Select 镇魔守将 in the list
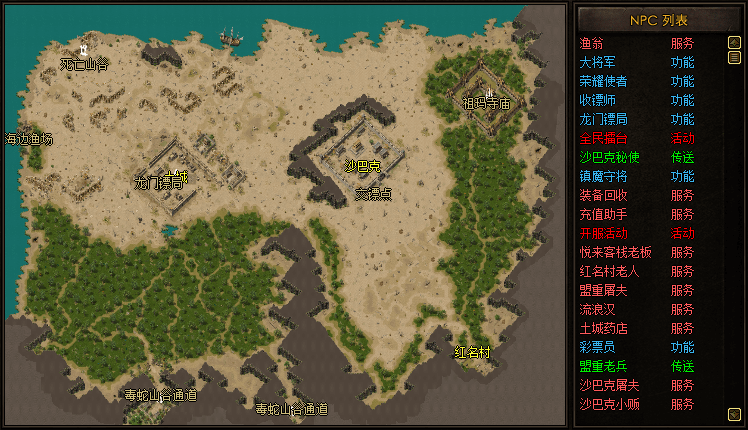748x430 pixels. tap(604, 176)
